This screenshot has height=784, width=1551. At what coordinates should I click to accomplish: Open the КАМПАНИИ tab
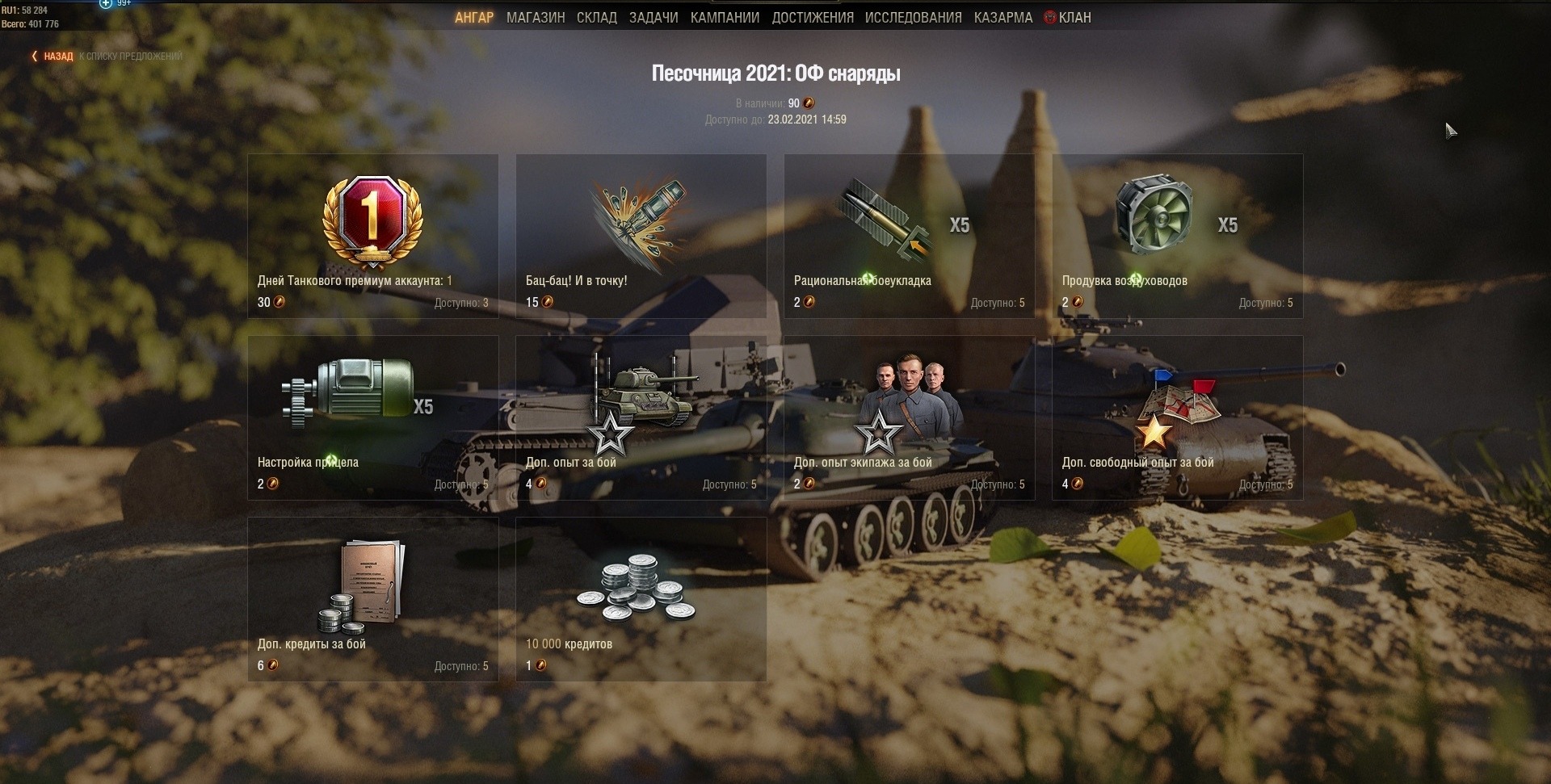(x=725, y=18)
